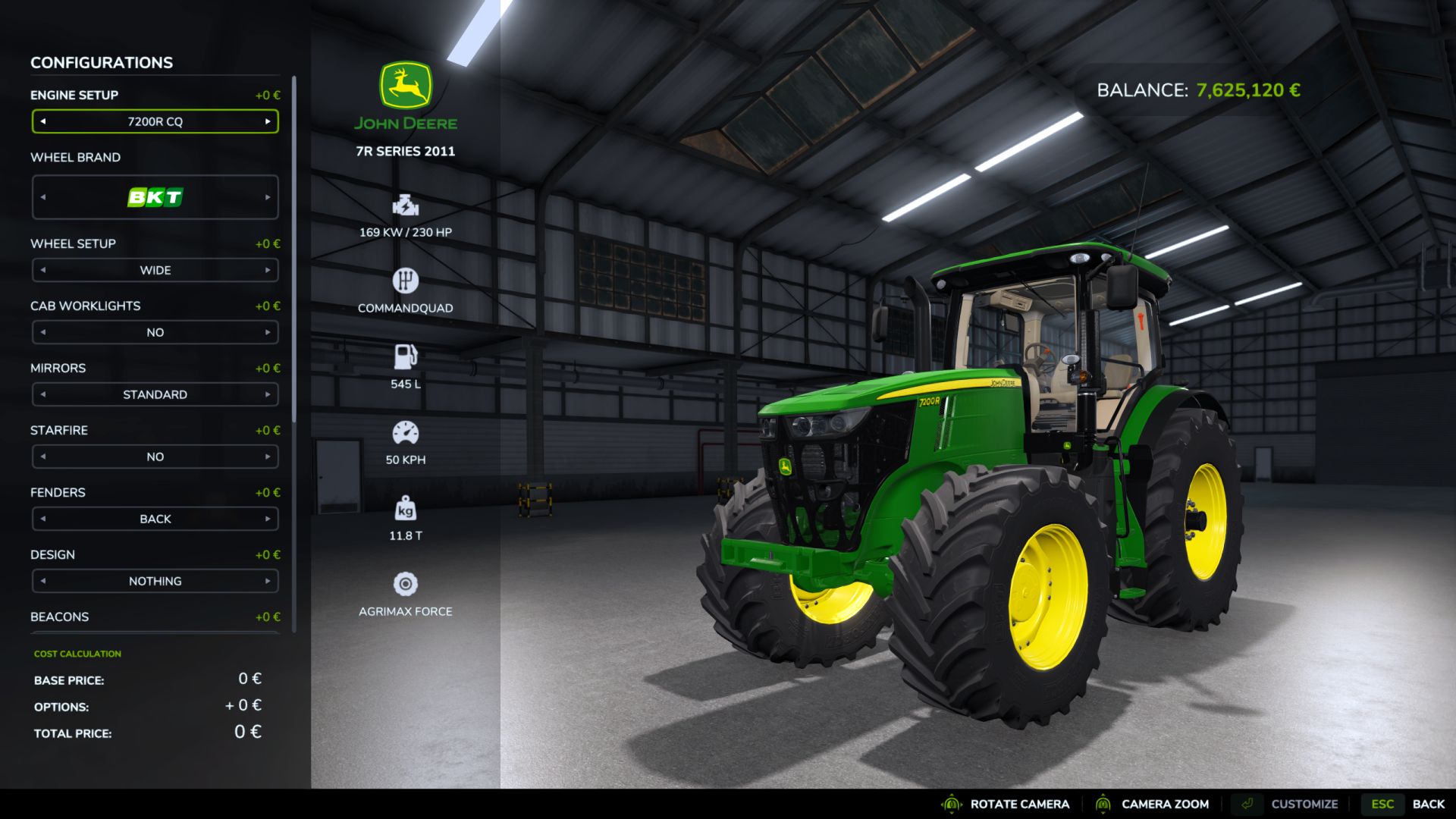Select previous Fenders option

[43, 519]
